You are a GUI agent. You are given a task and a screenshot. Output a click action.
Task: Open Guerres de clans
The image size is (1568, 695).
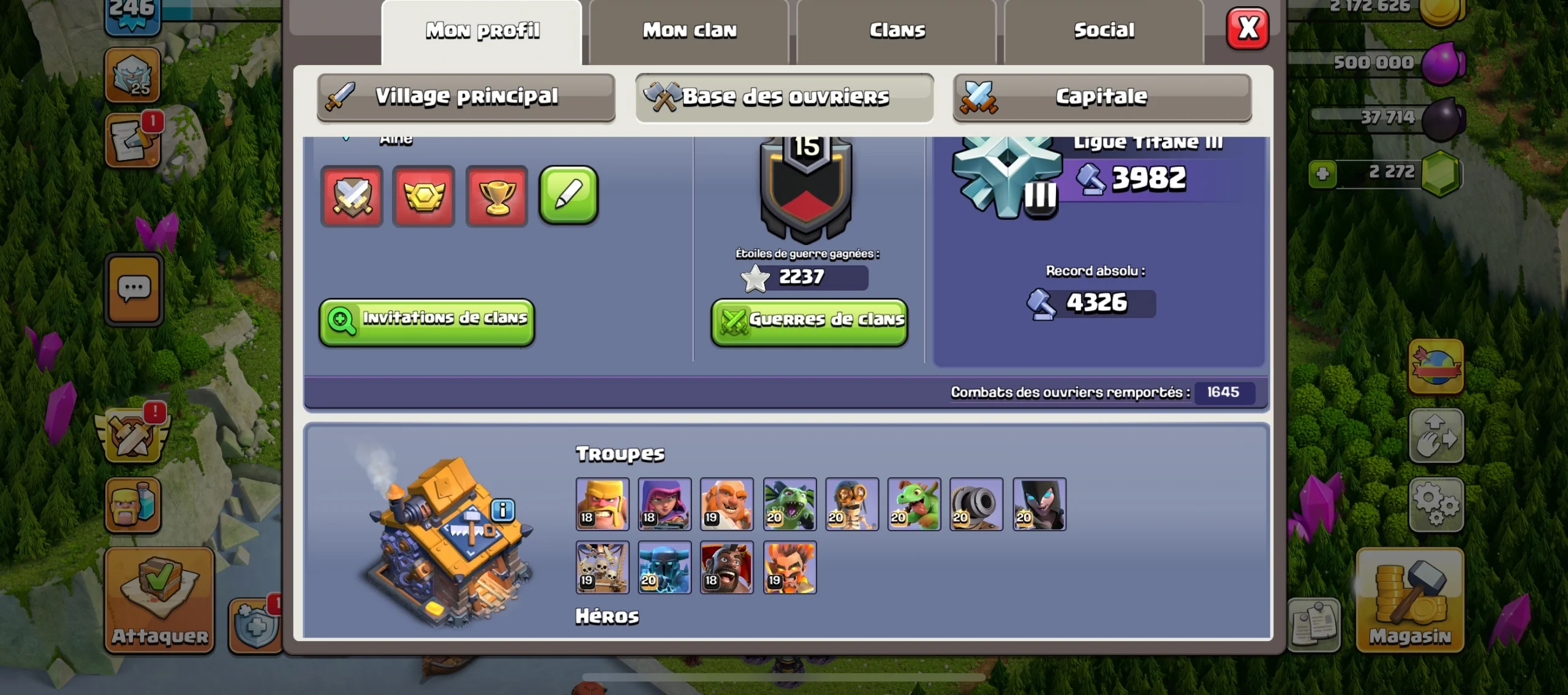pos(809,321)
